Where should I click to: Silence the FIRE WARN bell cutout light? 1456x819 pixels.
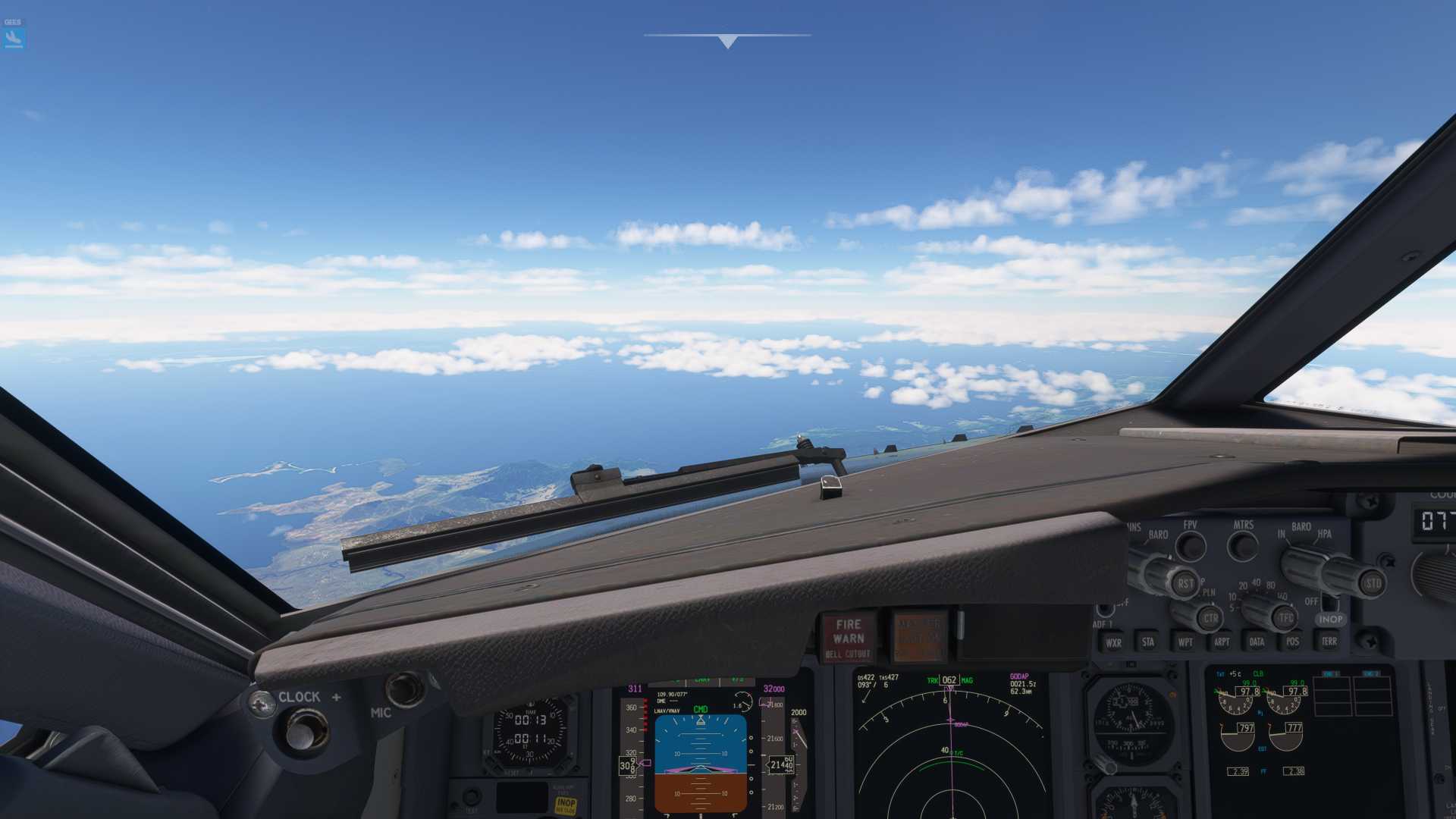[x=848, y=638]
